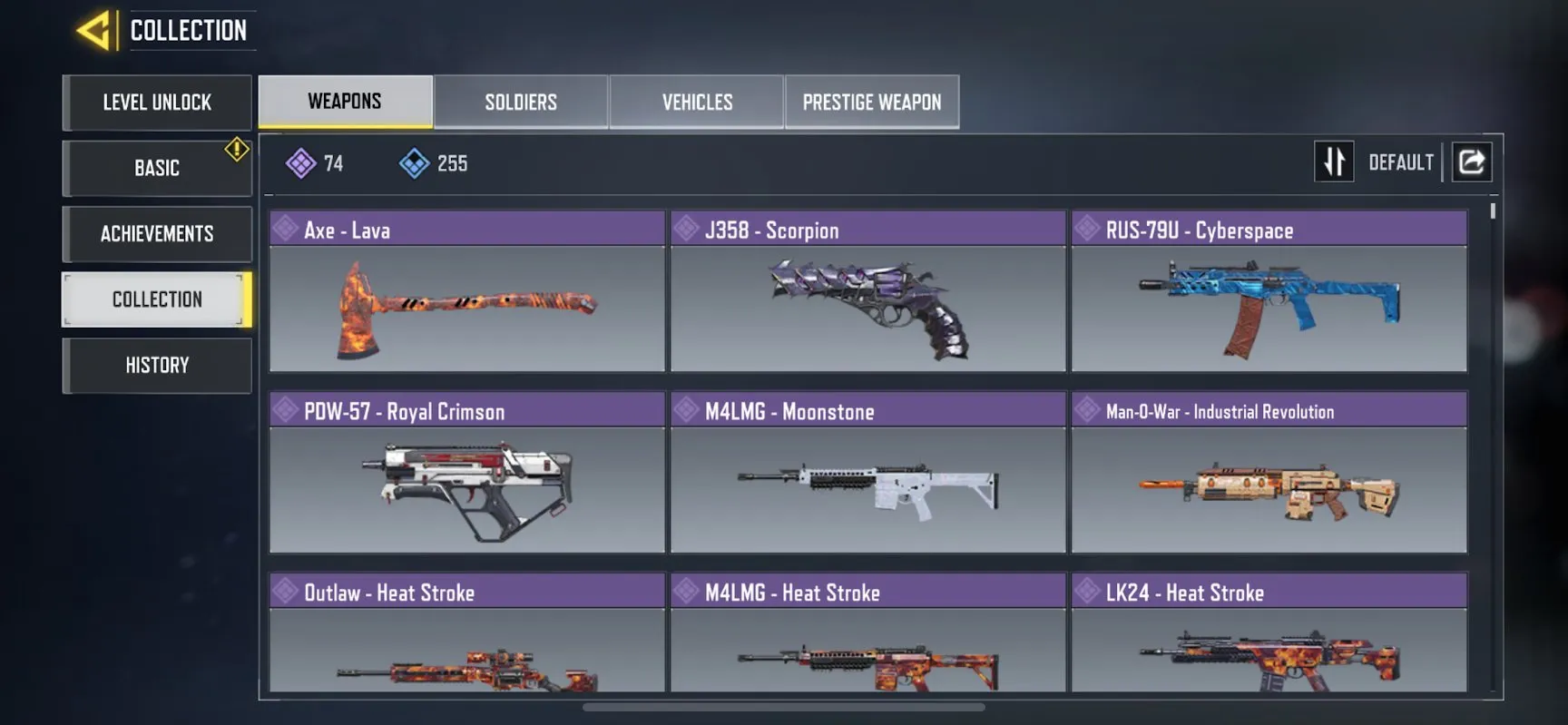Open the share/export icon near Default
The width and height of the screenshot is (1568, 725).
[1471, 161]
